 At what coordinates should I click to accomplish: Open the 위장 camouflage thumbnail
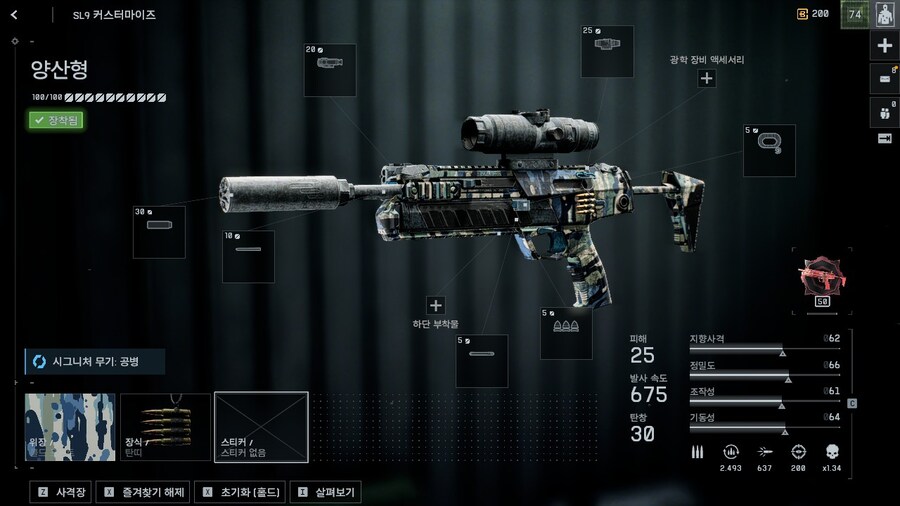click(70, 427)
